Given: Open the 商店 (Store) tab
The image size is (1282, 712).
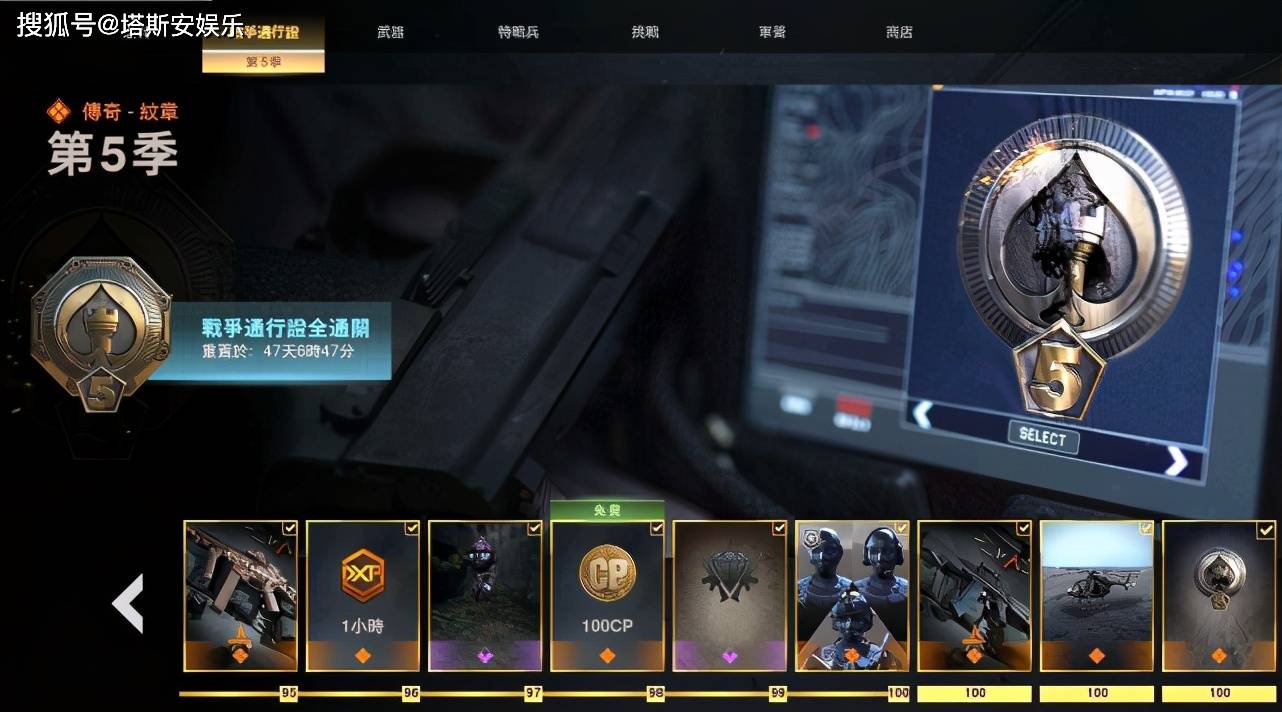Looking at the screenshot, I should (x=899, y=32).
